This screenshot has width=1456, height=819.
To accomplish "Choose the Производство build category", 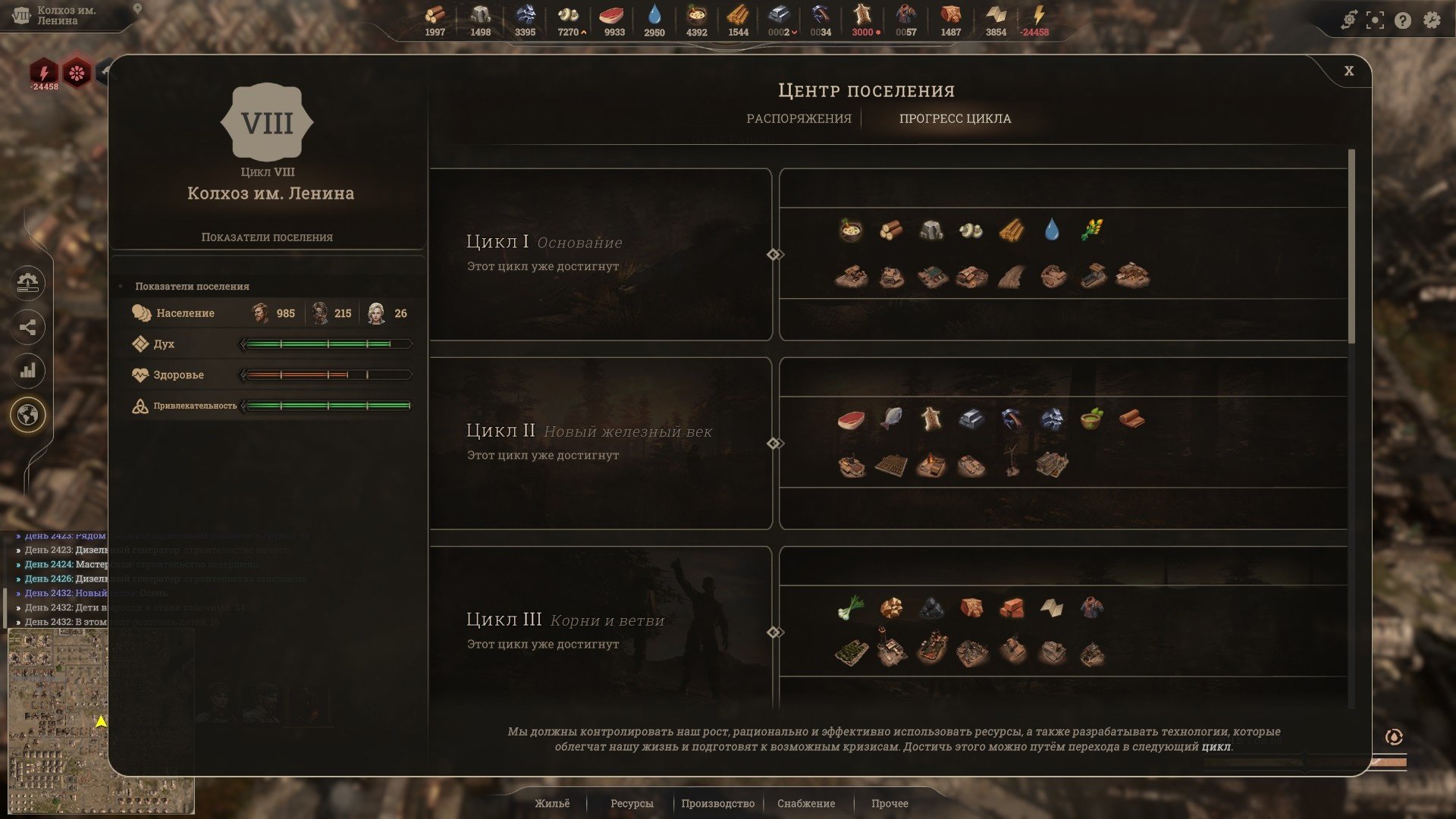I will pos(717,803).
